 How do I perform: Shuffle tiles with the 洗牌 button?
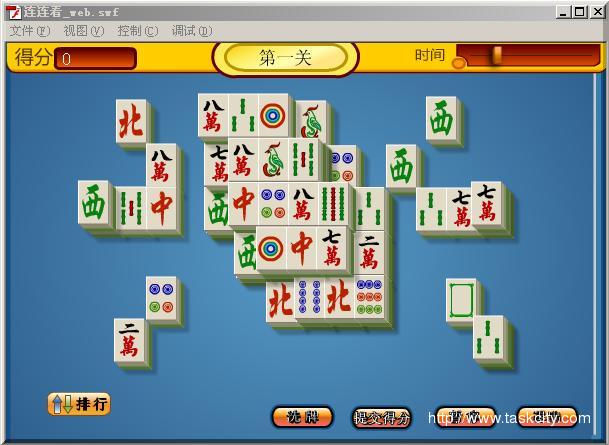click(302, 416)
